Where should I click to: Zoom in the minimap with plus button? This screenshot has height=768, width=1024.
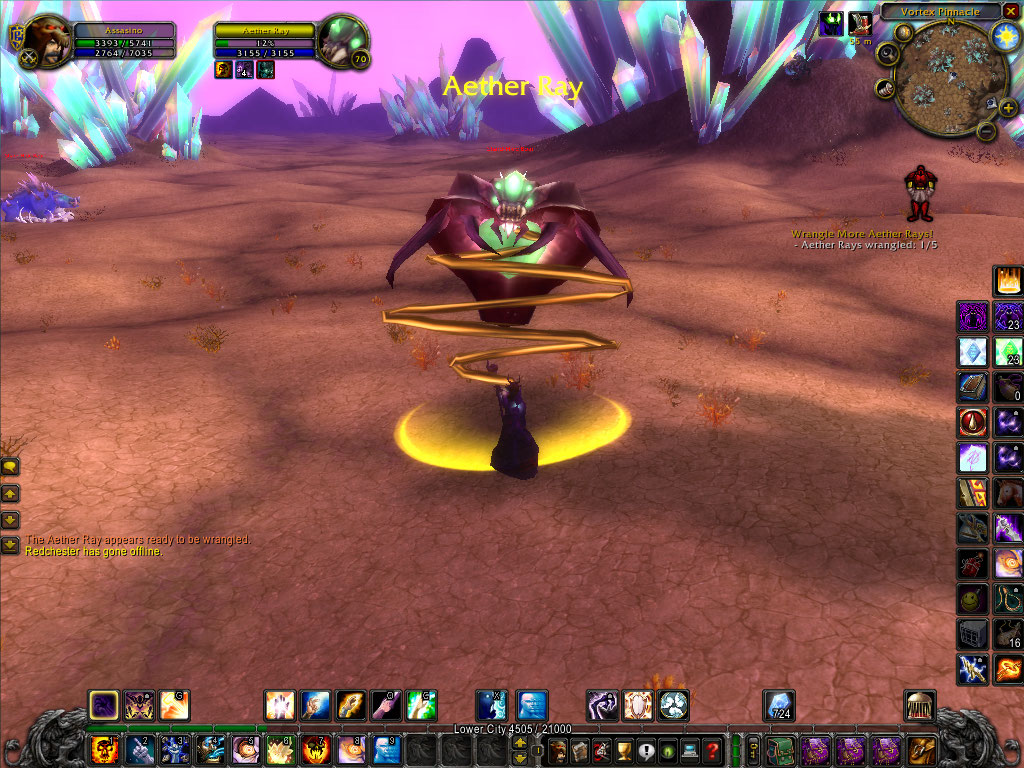click(1008, 107)
